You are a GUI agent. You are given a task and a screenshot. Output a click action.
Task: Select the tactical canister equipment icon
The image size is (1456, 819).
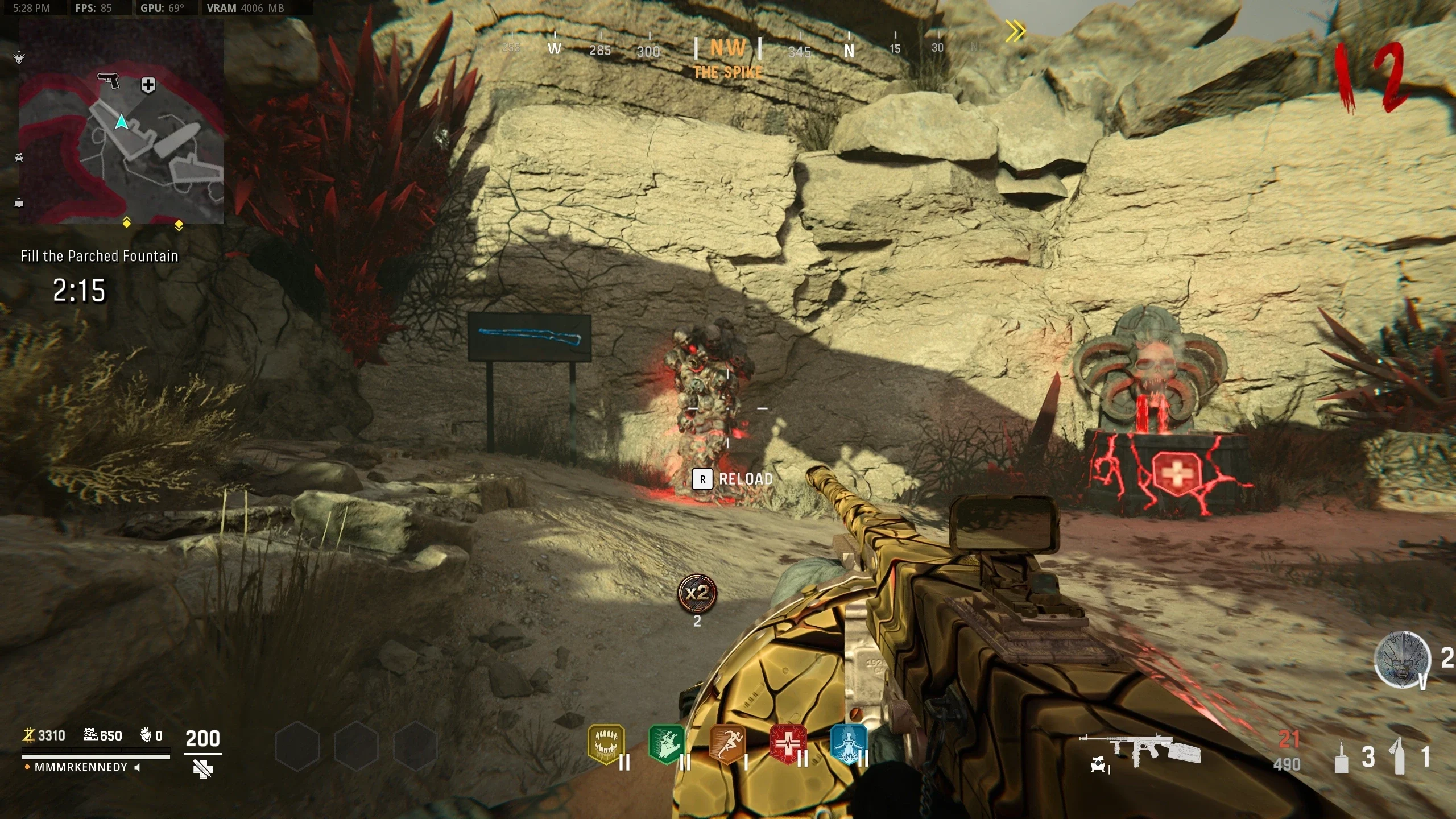click(x=1341, y=758)
